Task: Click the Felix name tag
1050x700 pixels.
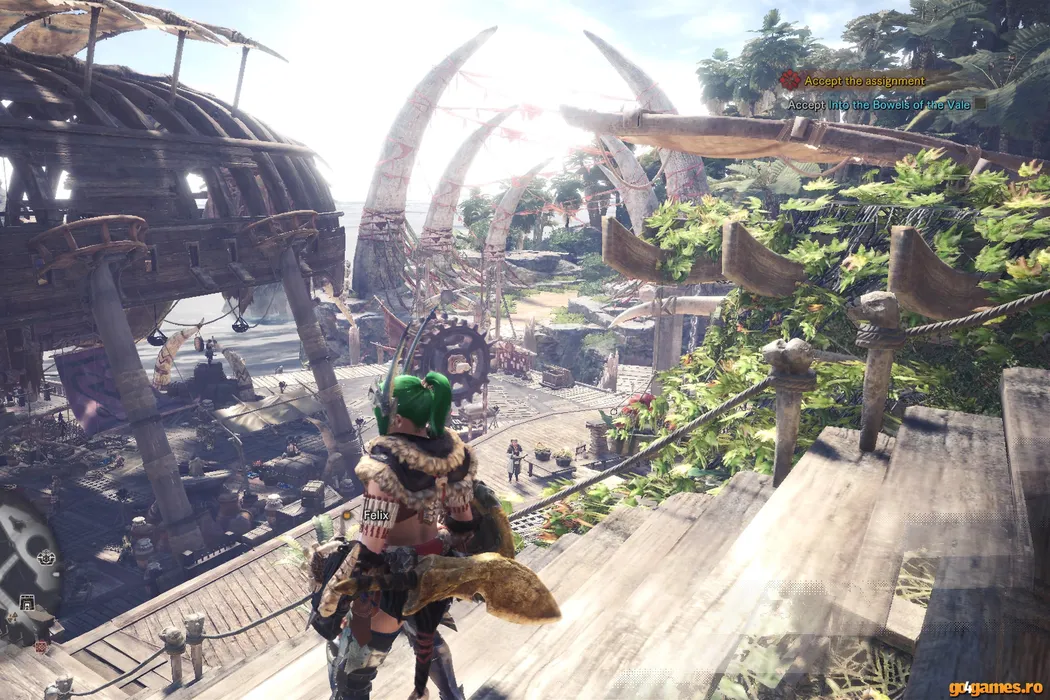Action: pyautogui.click(x=375, y=515)
